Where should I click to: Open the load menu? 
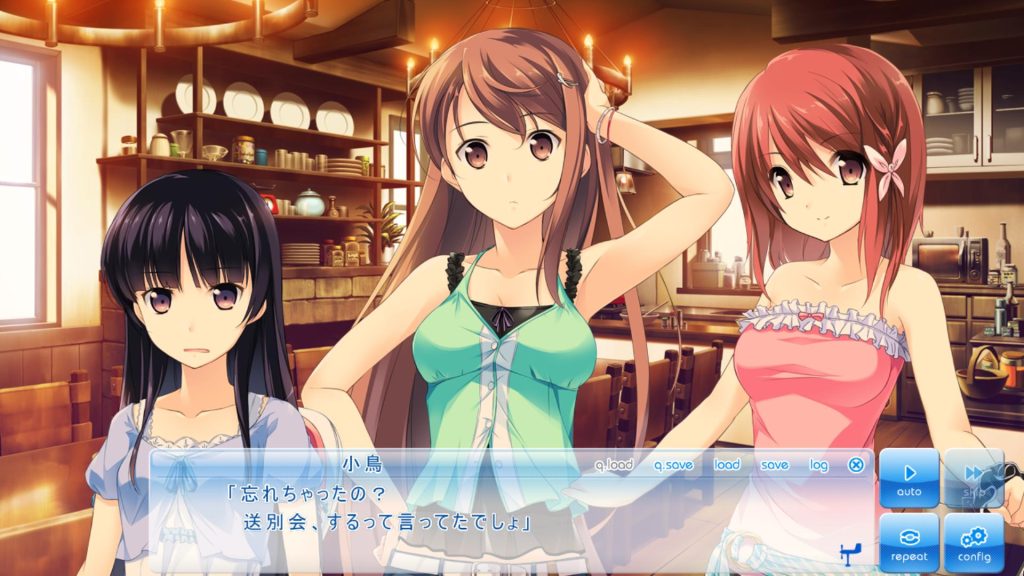click(x=727, y=465)
